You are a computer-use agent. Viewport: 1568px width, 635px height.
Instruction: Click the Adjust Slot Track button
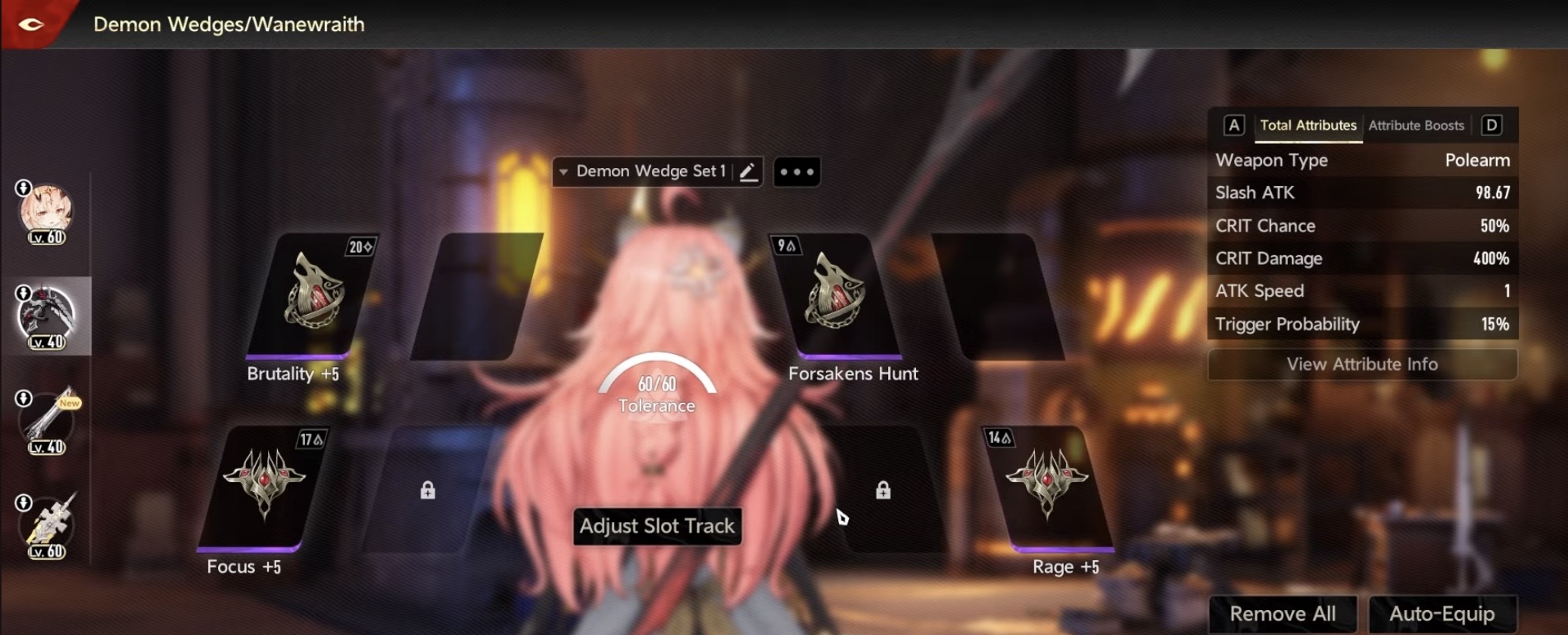pos(656,526)
